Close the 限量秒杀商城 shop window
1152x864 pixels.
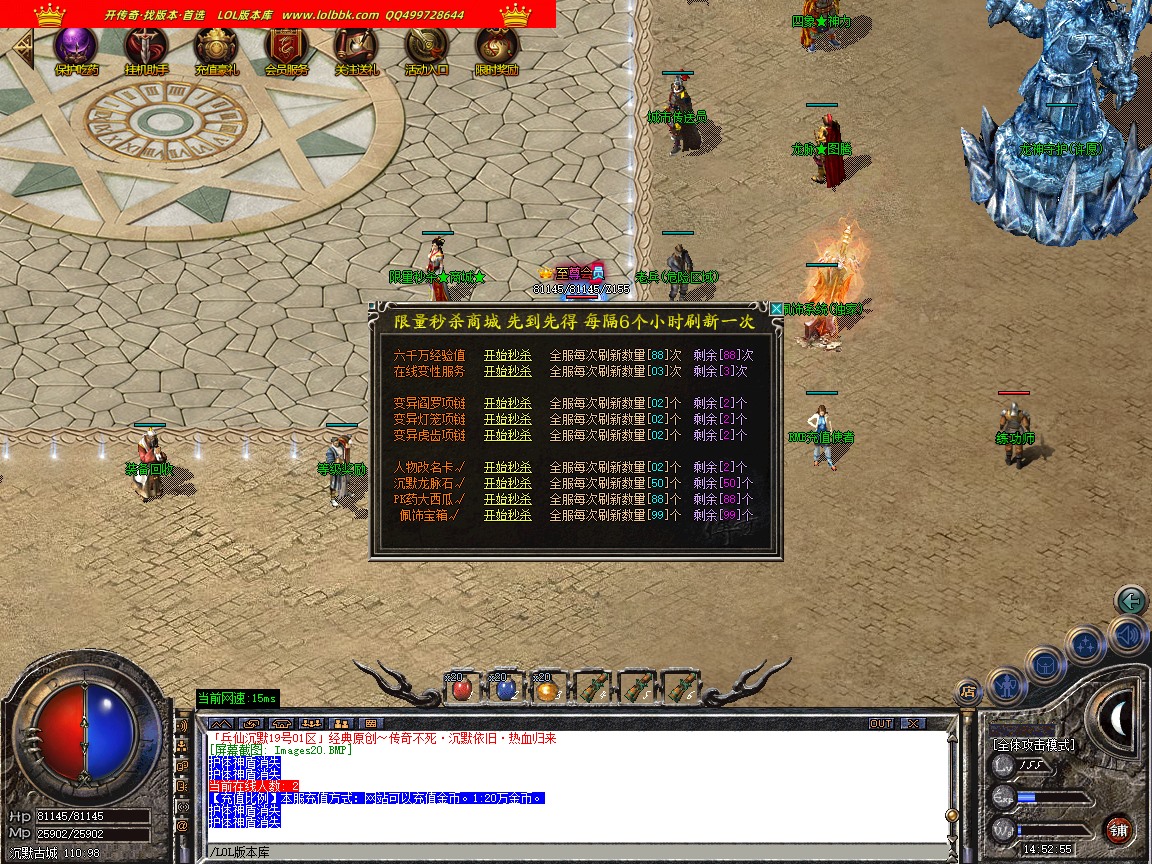point(776,310)
